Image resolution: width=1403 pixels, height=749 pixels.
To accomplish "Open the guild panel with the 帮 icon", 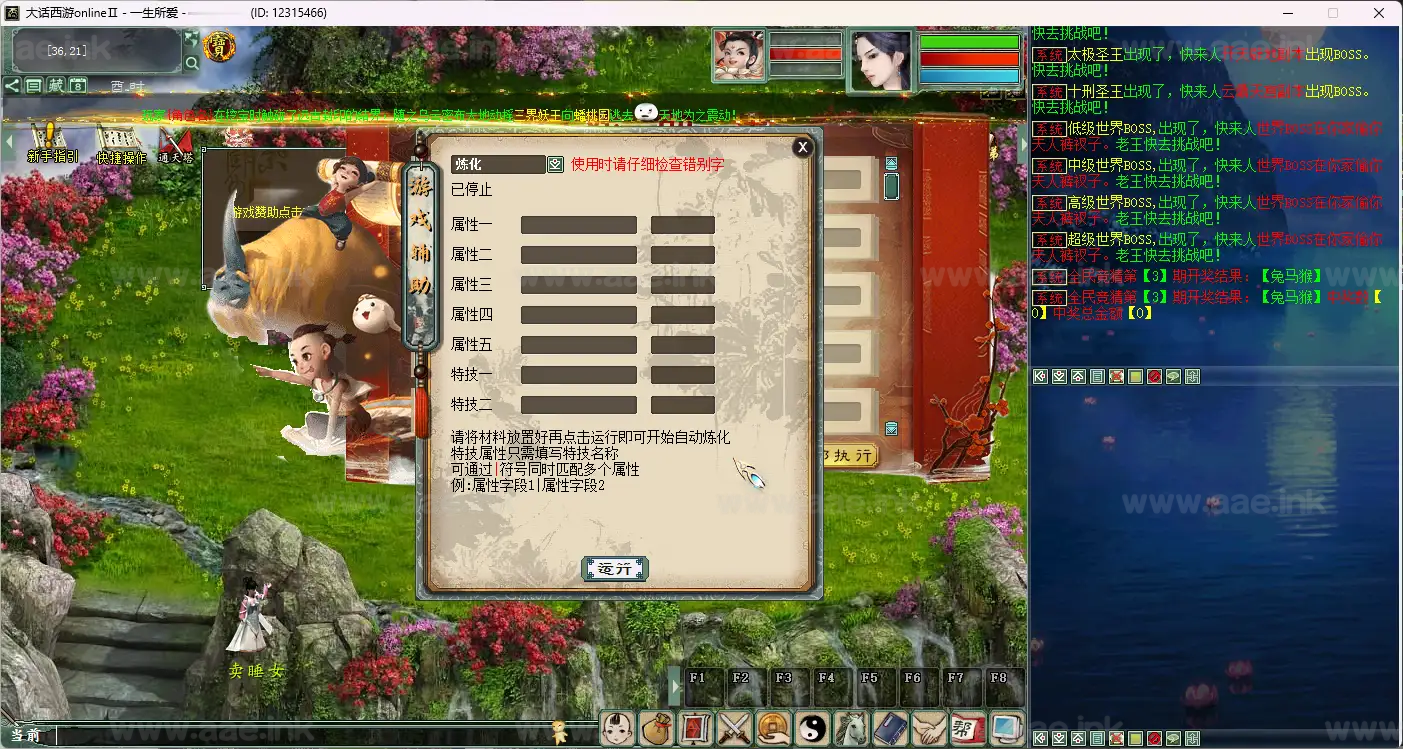I will (966, 728).
